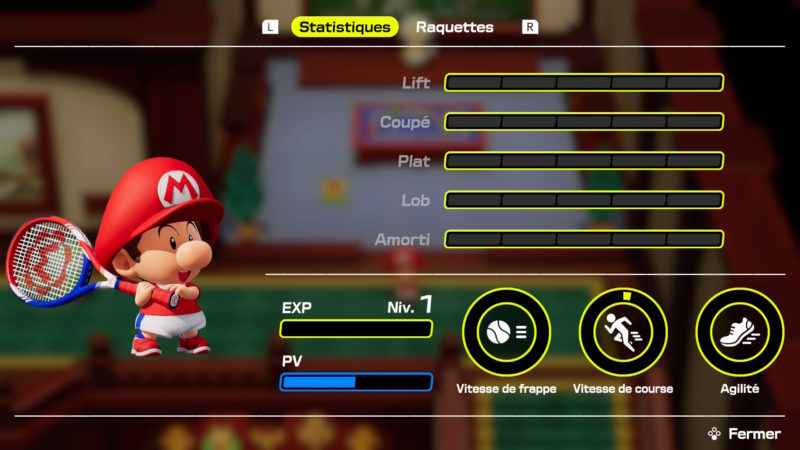
Task: Choose the Agilité shoe icon
Action: tap(739, 332)
